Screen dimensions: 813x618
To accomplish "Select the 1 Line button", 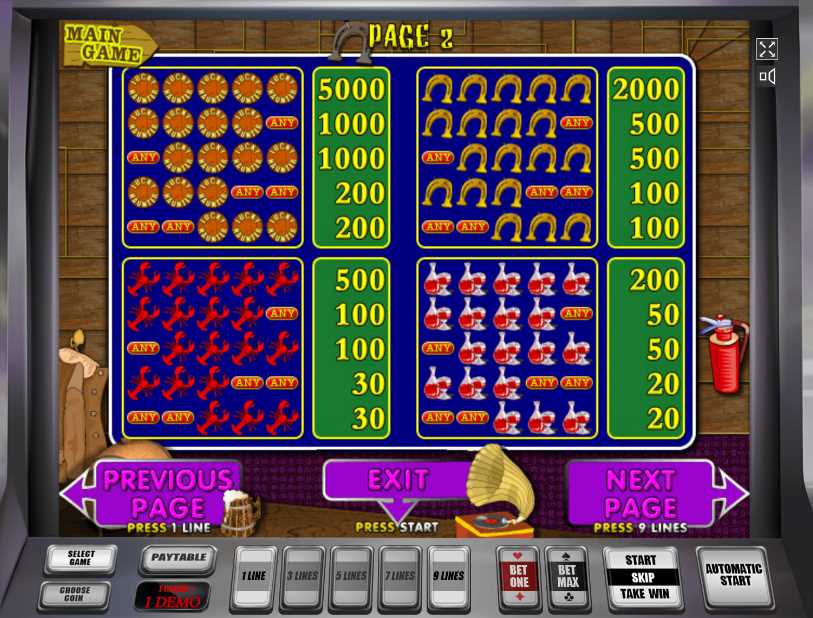I will [254, 577].
